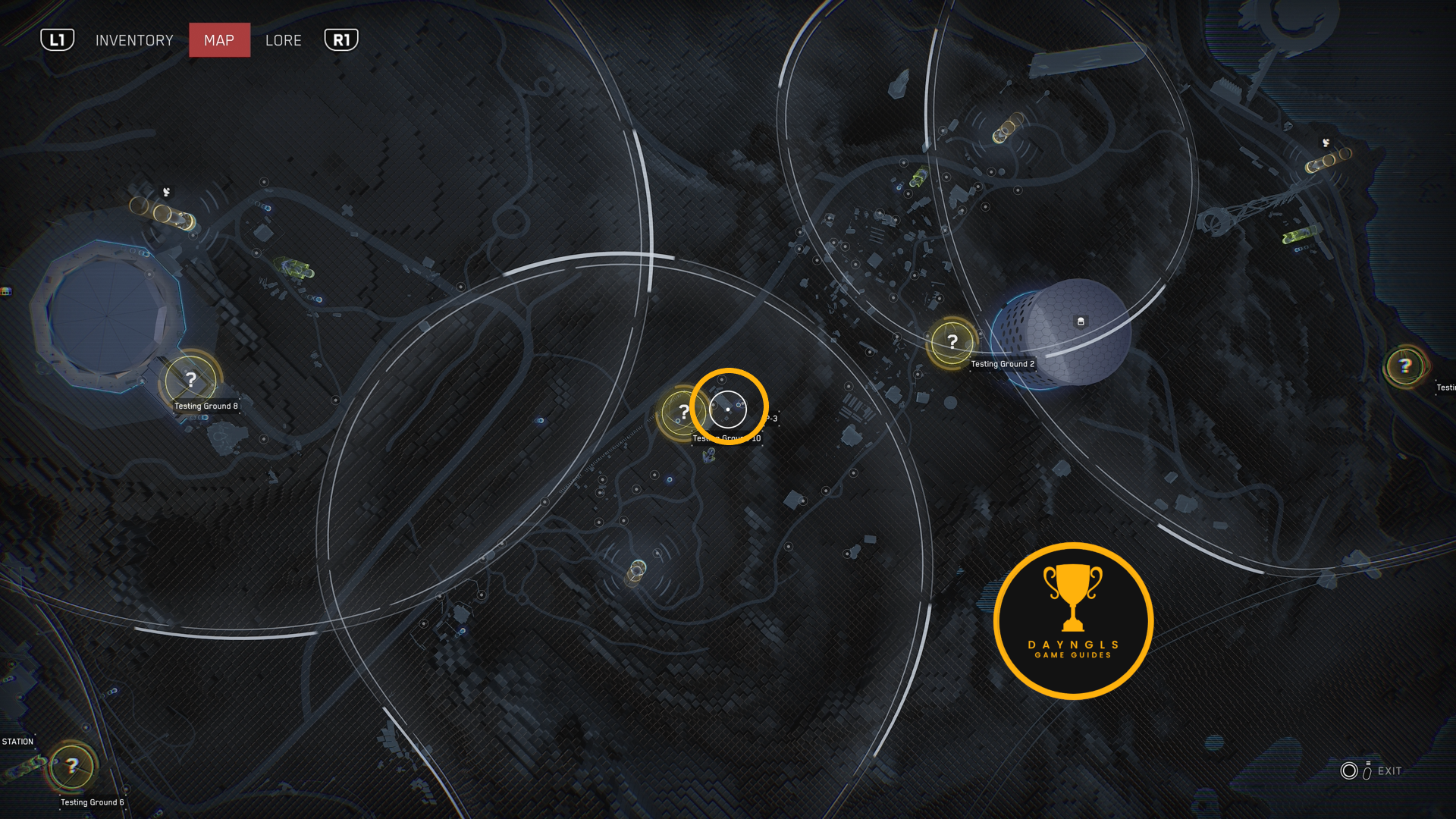The width and height of the screenshot is (1456, 819).
Task: Switch to the Inventory tab
Action: click(x=134, y=40)
